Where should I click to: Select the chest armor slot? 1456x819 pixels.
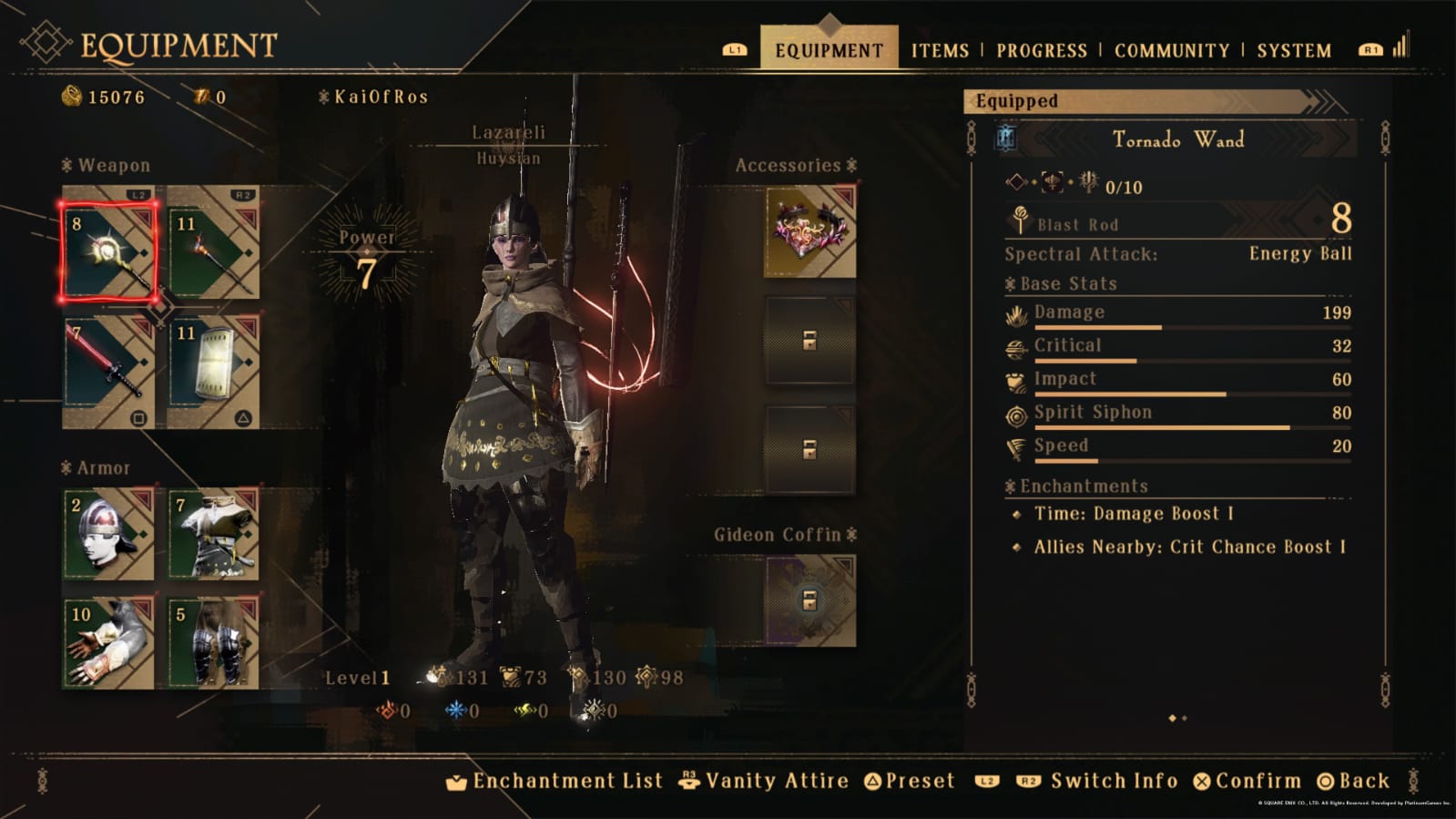[x=213, y=535]
